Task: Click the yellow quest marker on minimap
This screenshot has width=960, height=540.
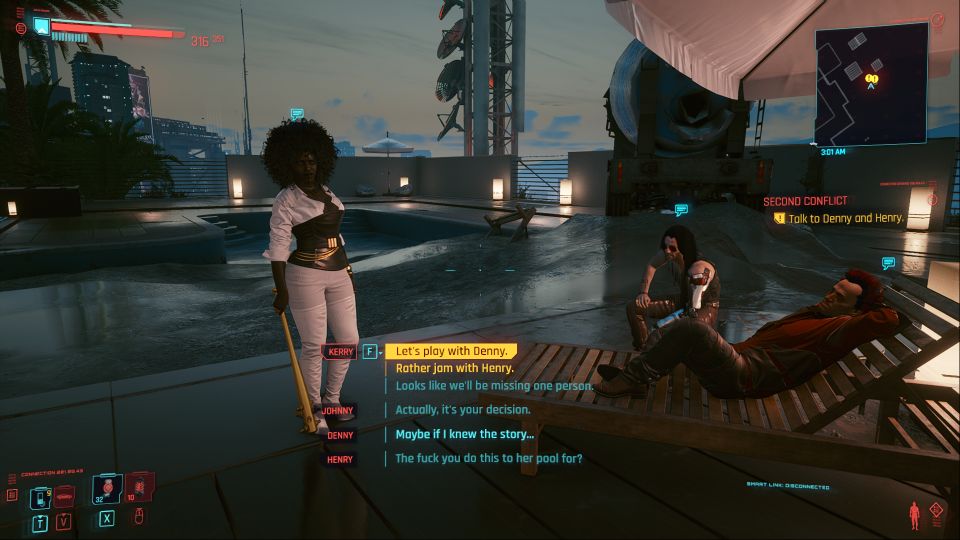Action: click(x=872, y=76)
